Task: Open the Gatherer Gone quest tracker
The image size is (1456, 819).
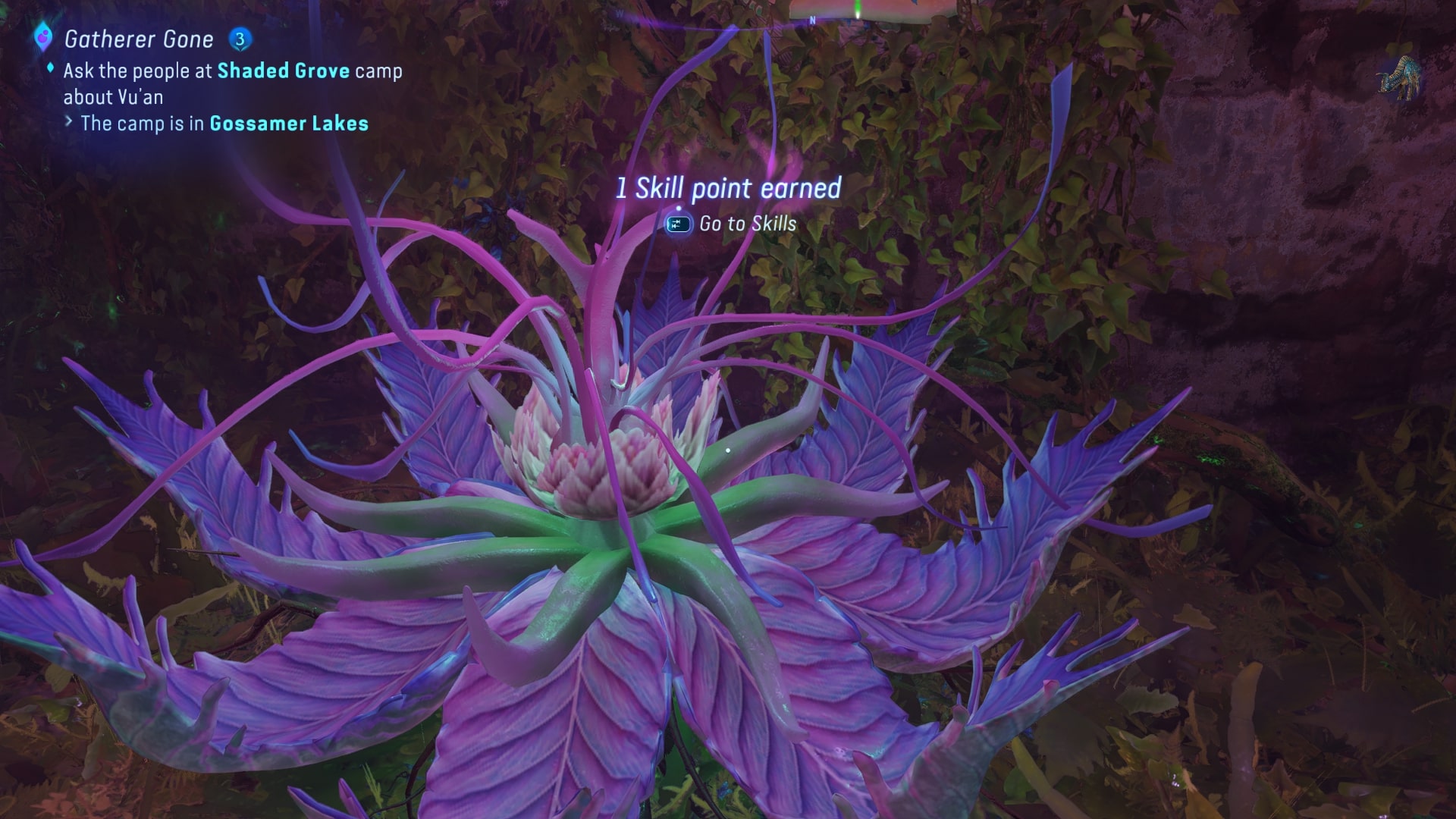Action: tap(139, 39)
